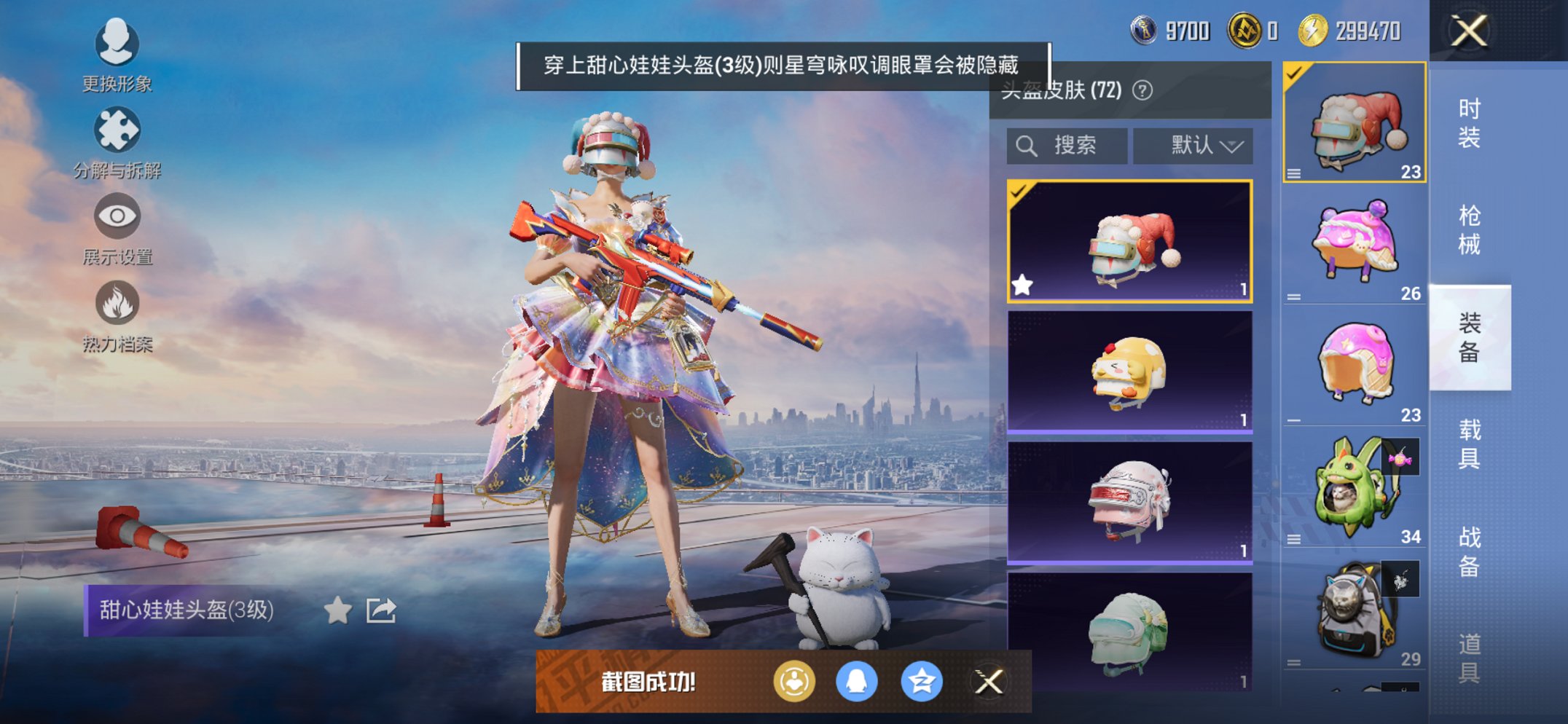The height and width of the screenshot is (724, 1568).
Task: Click the search magnifier in the helmet panel
Action: click(x=1027, y=144)
